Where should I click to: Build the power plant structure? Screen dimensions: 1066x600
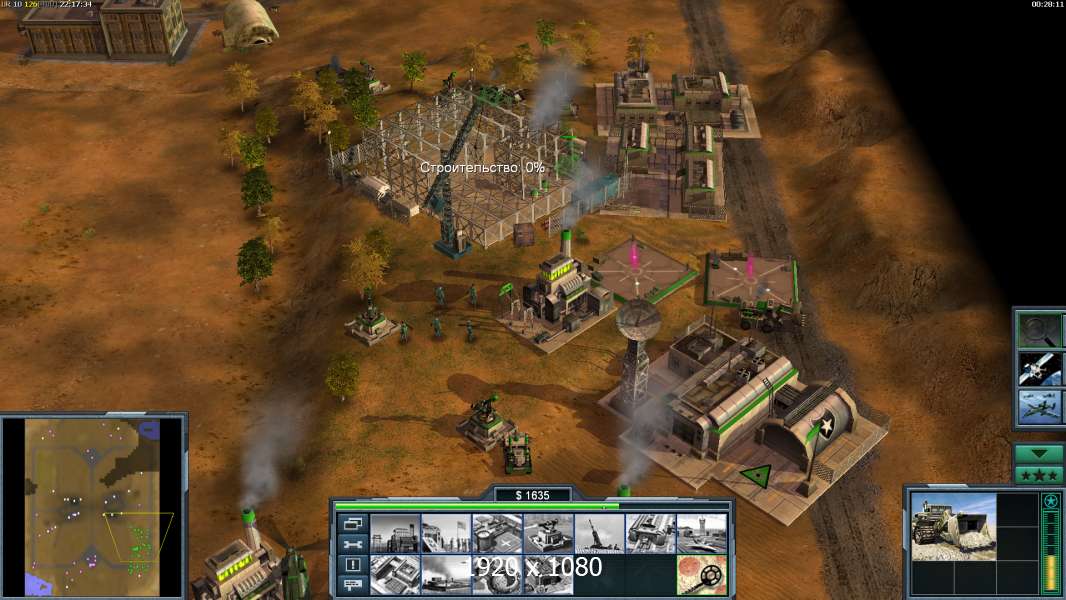click(394, 533)
